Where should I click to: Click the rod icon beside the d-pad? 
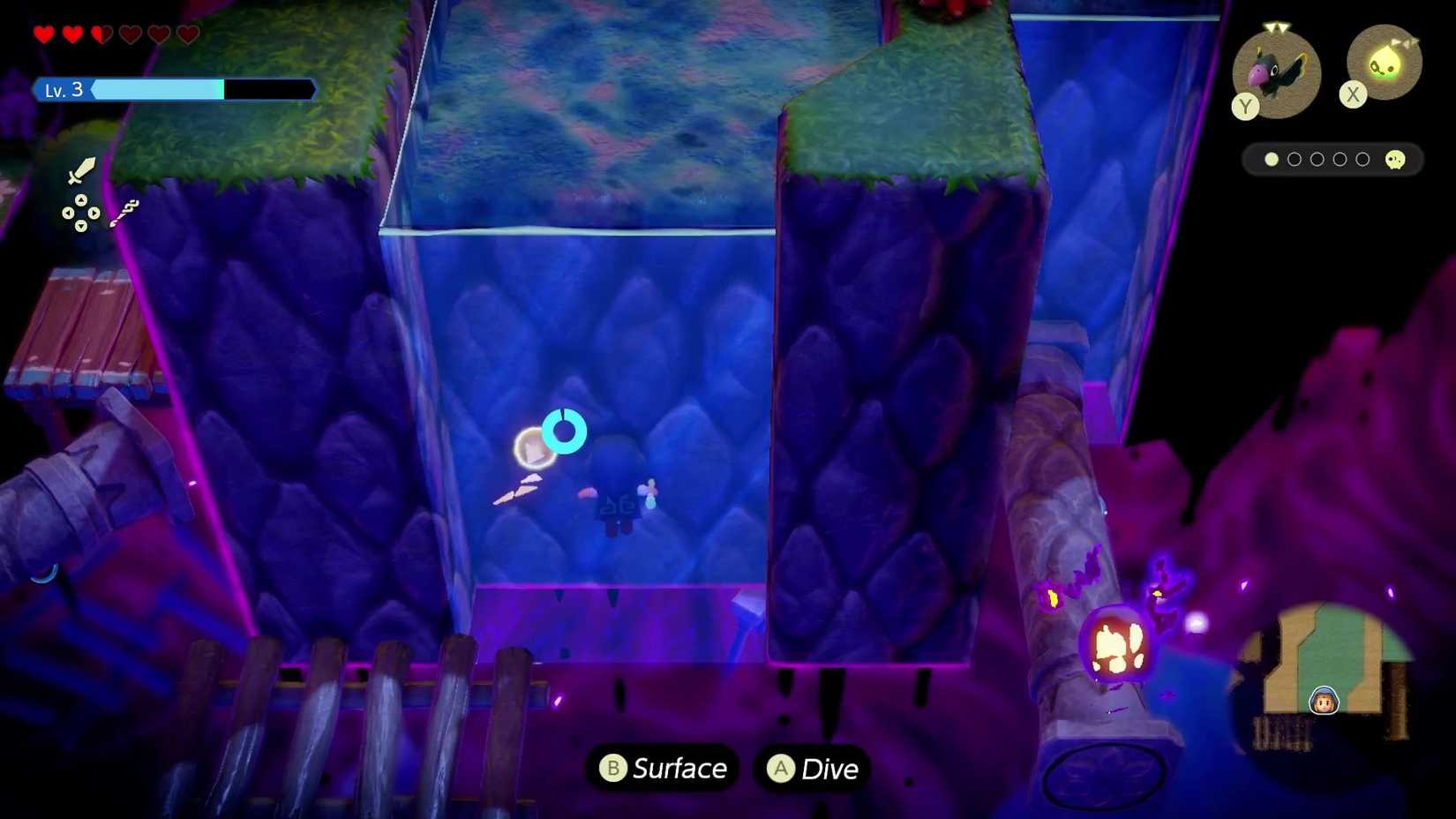coord(125,212)
